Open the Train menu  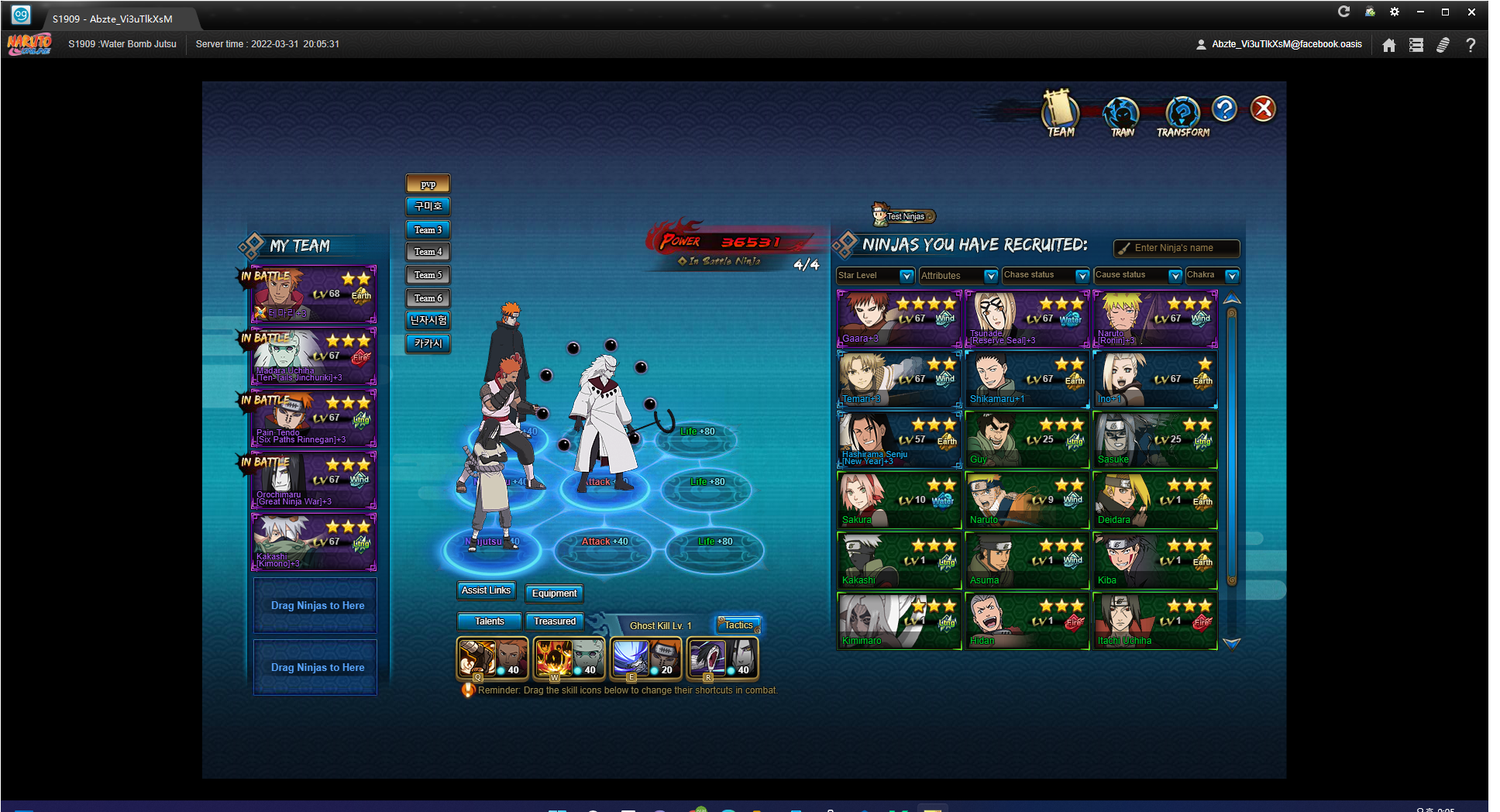(1121, 116)
